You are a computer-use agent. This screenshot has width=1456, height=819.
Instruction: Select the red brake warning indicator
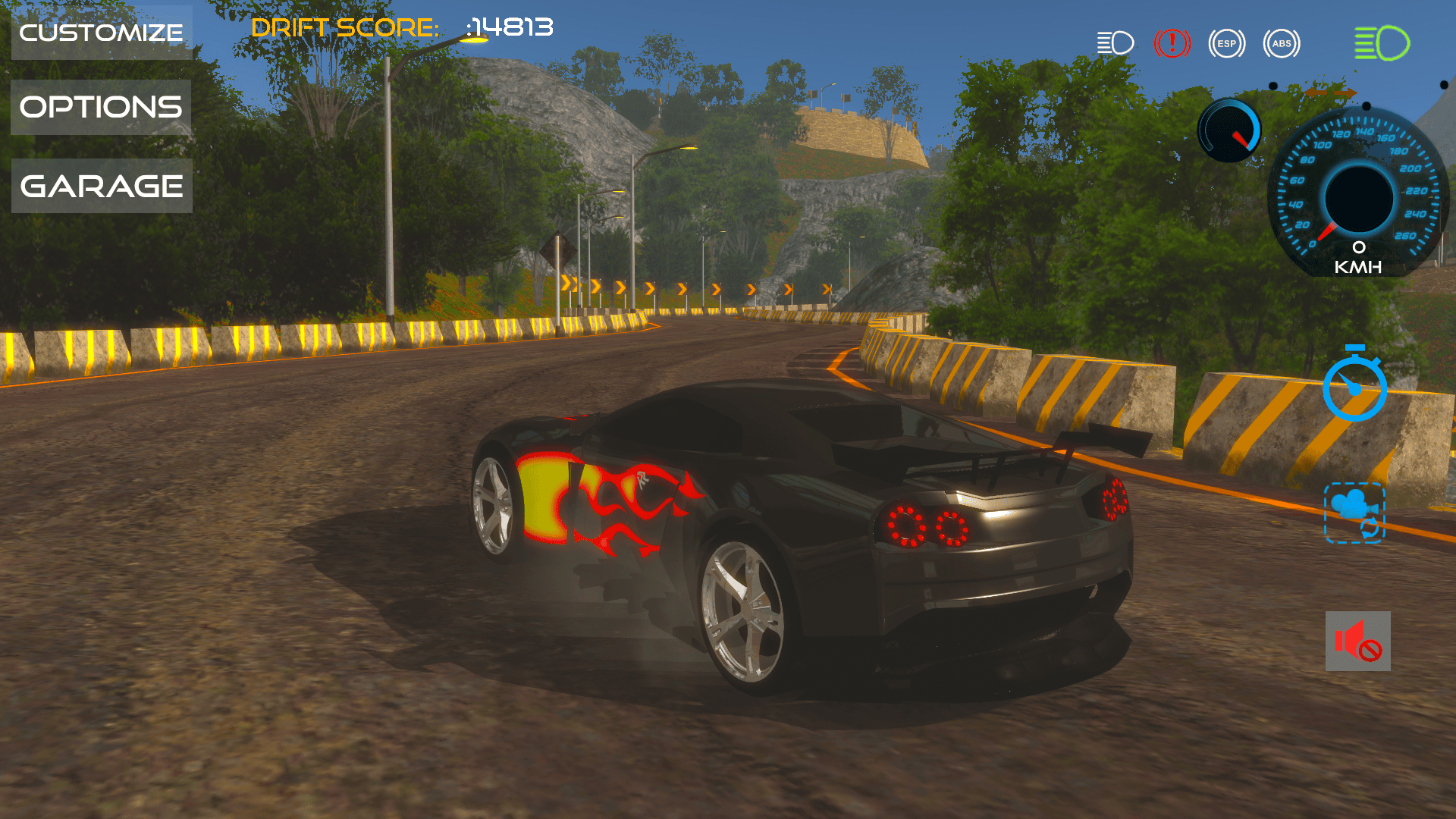(x=1172, y=43)
